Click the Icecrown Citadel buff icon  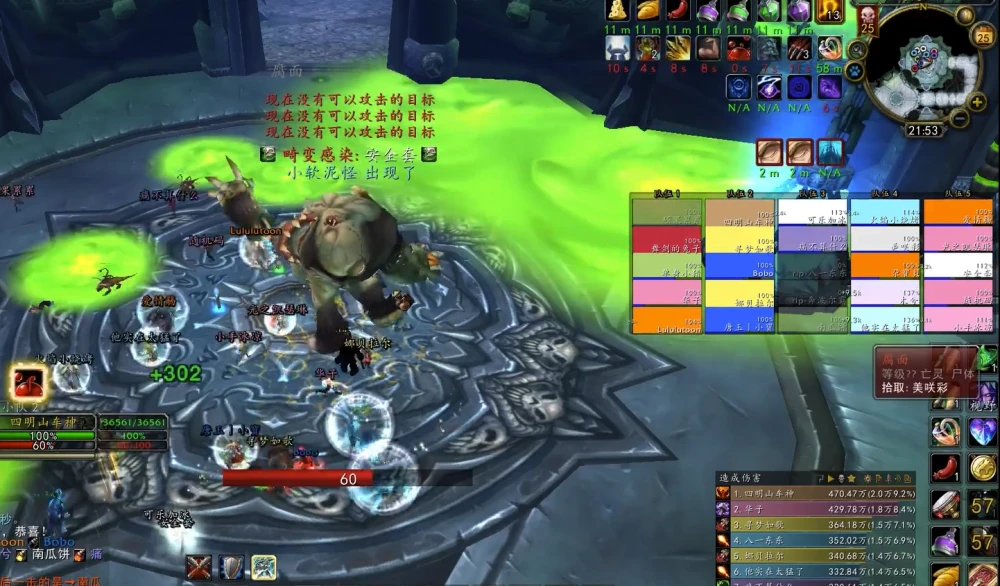[x=830, y=151]
